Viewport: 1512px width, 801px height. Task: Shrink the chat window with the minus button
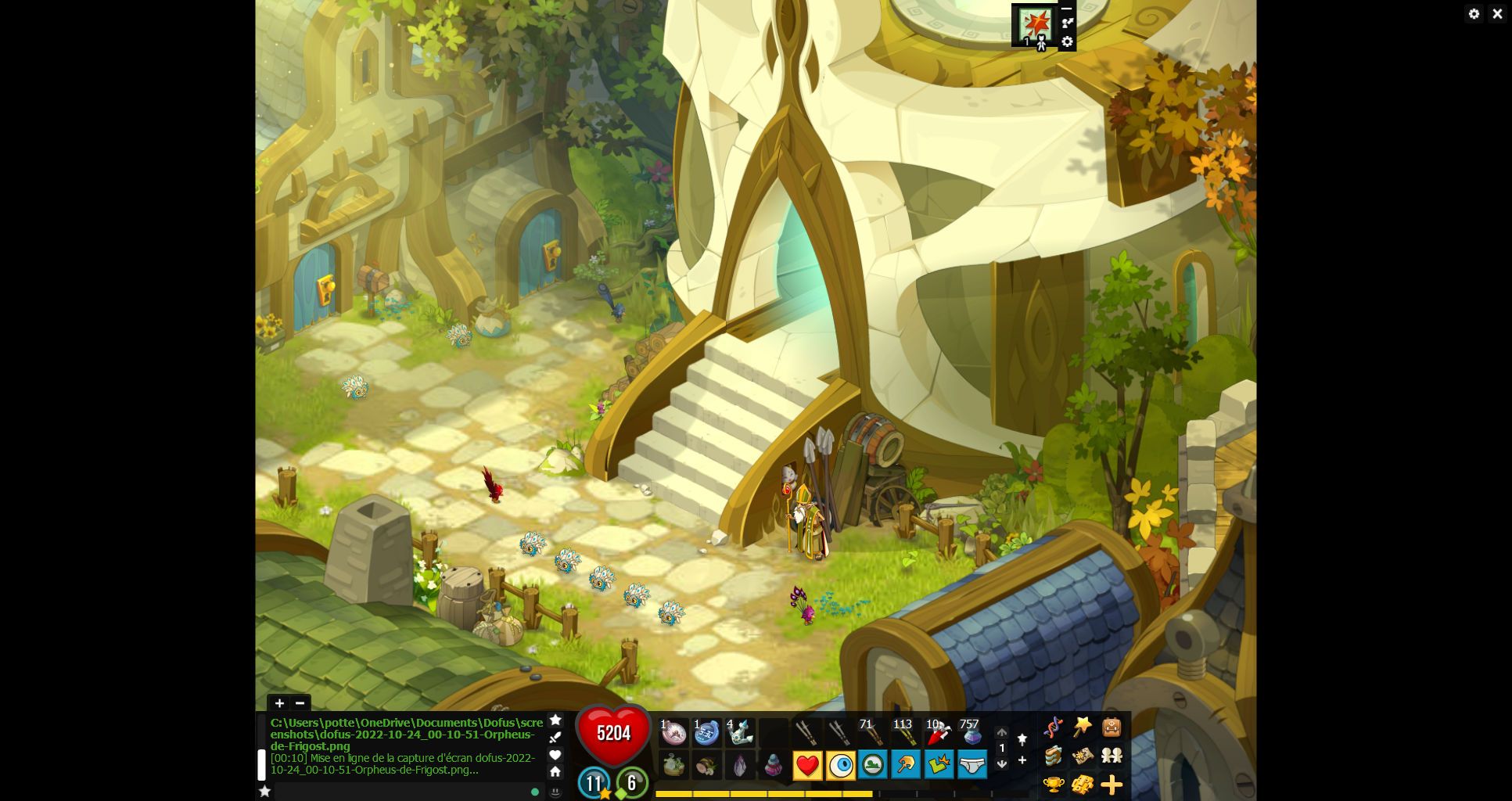click(300, 703)
